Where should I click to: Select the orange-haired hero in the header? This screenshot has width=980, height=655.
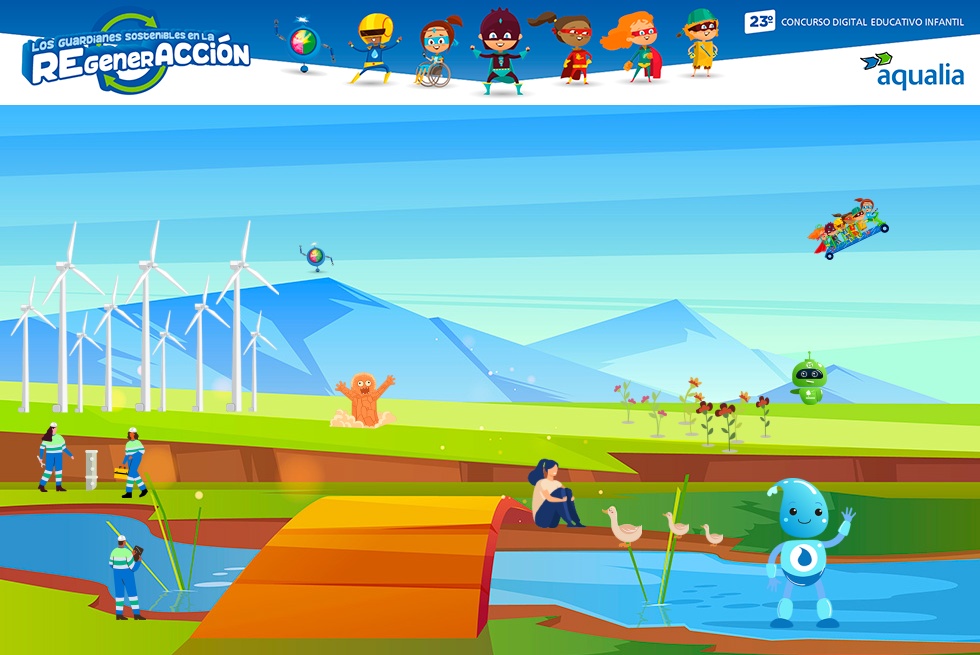(633, 47)
